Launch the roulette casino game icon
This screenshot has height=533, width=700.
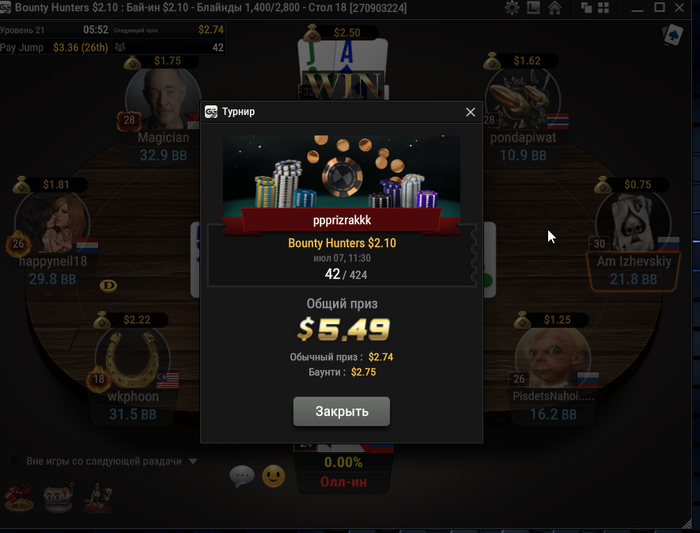[18, 495]
